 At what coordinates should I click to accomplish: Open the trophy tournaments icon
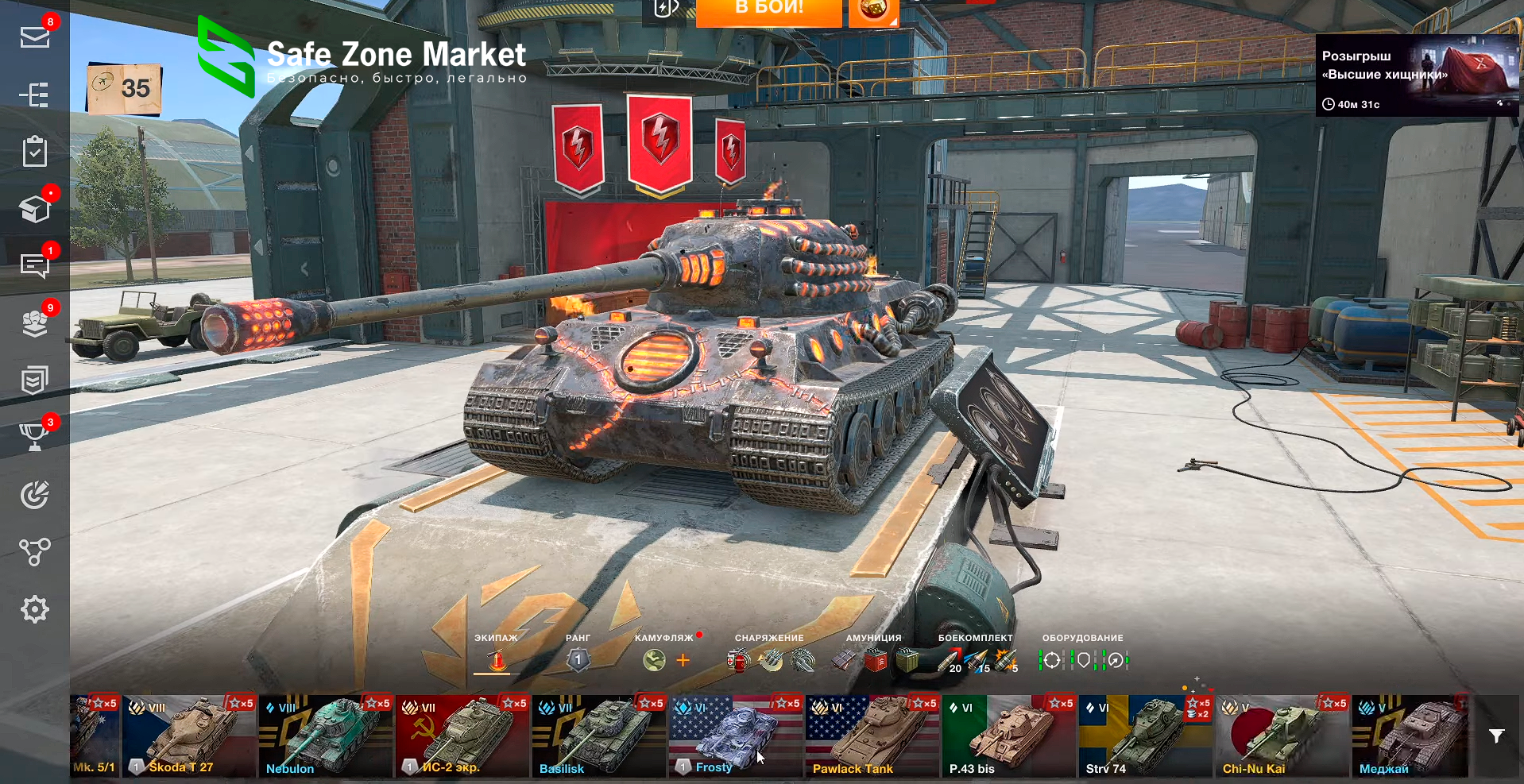click(x=35, y=436)
